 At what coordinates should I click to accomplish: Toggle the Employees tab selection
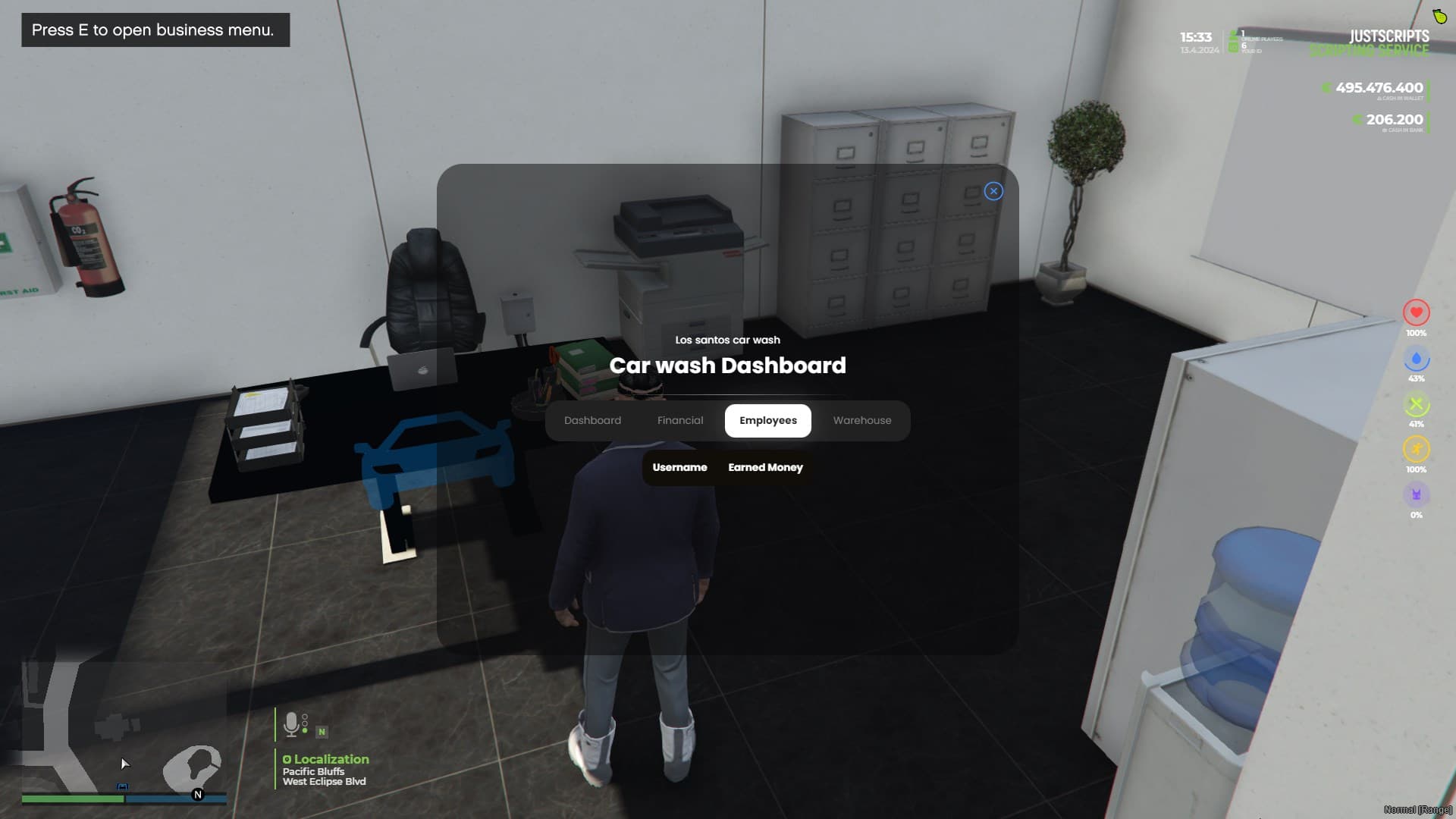tap(767, 420)
